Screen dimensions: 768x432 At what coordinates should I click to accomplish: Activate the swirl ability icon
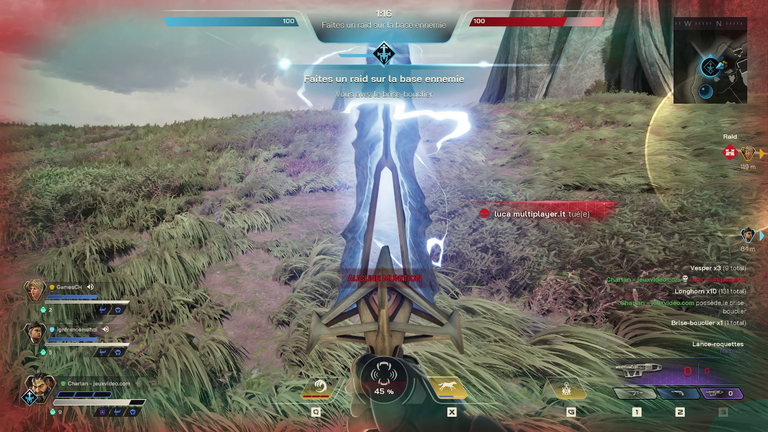click(318, 388)
